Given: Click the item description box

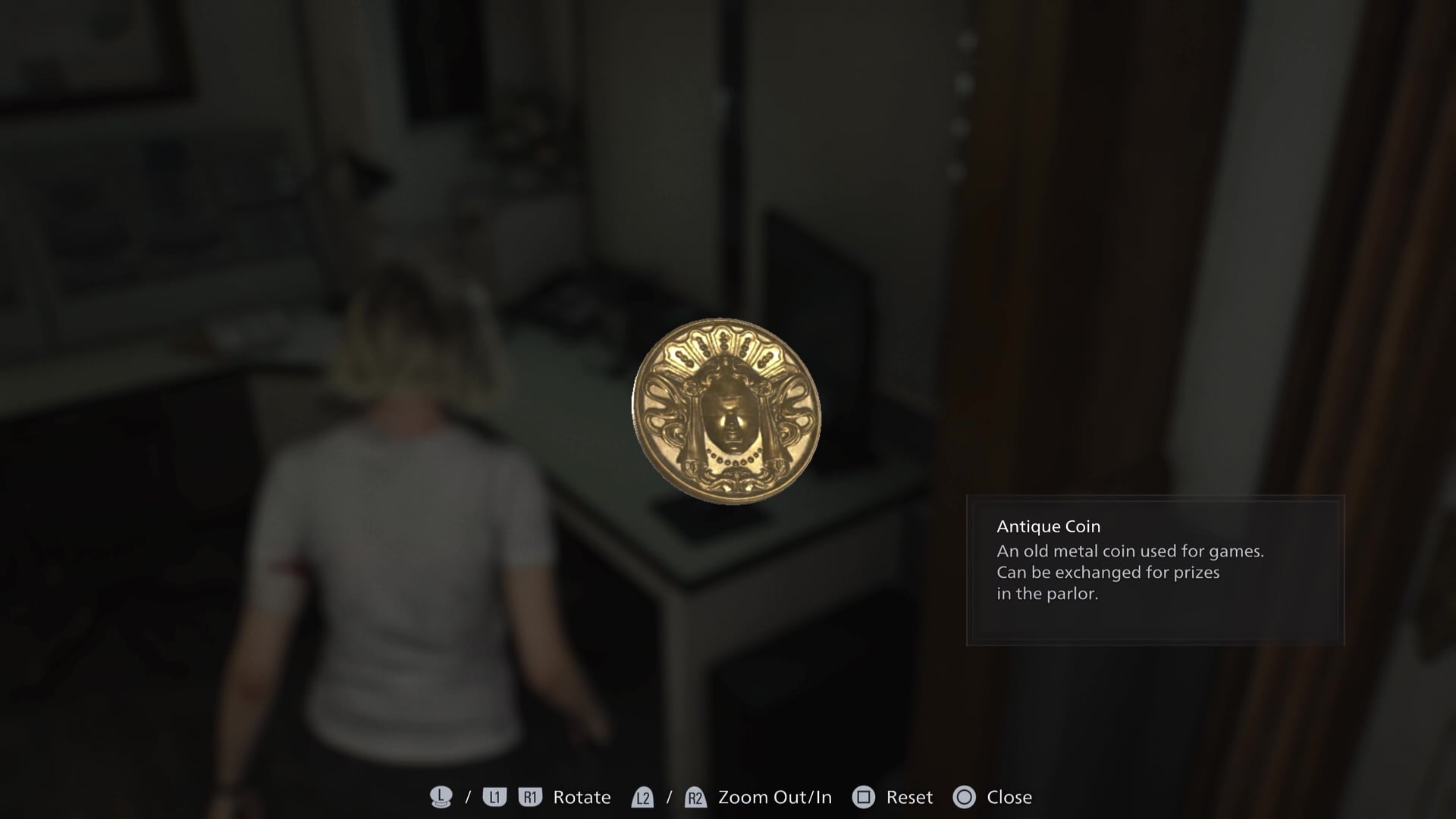Looking at the screenshot, I should [1153, 570].
